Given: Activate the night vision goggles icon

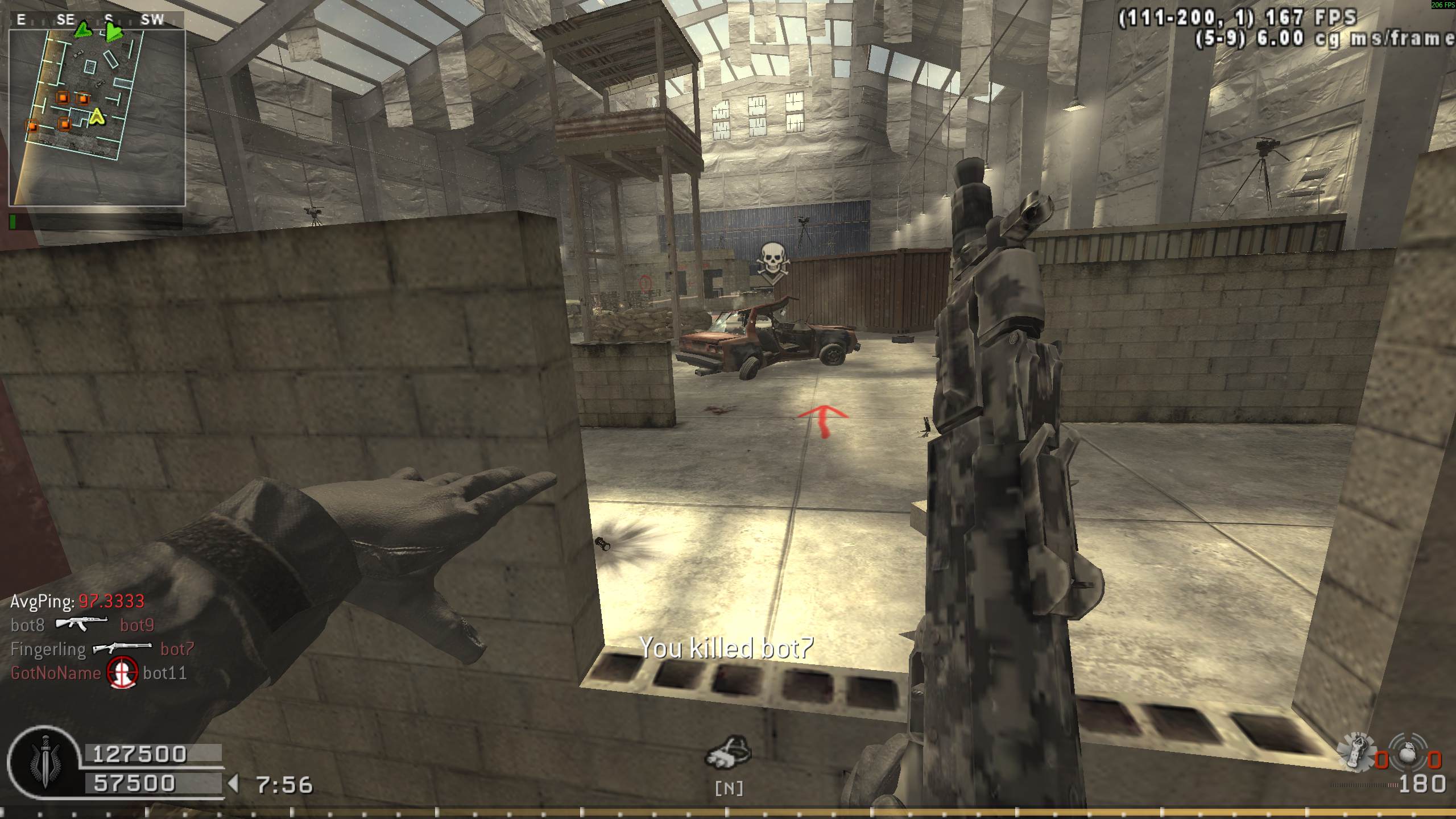Looking at the screenshot, I should tap(728, 753).
